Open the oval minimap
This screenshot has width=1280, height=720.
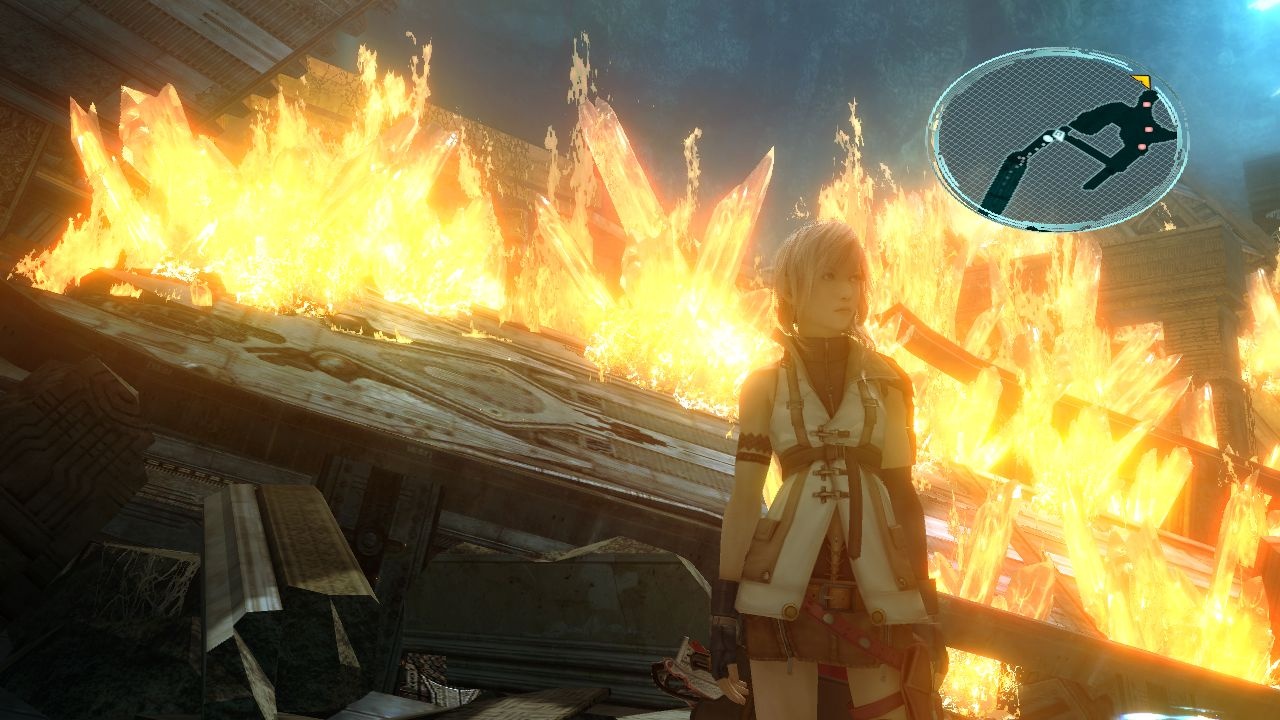pos(1057,140)
